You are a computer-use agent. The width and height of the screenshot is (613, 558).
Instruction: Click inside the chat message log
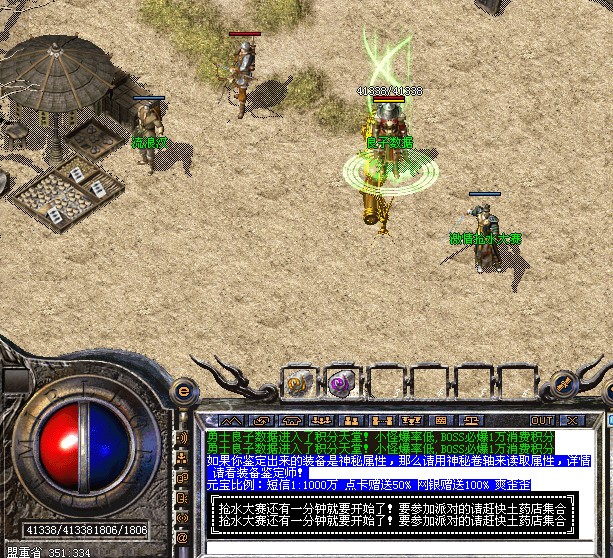[x=390, y=462]
